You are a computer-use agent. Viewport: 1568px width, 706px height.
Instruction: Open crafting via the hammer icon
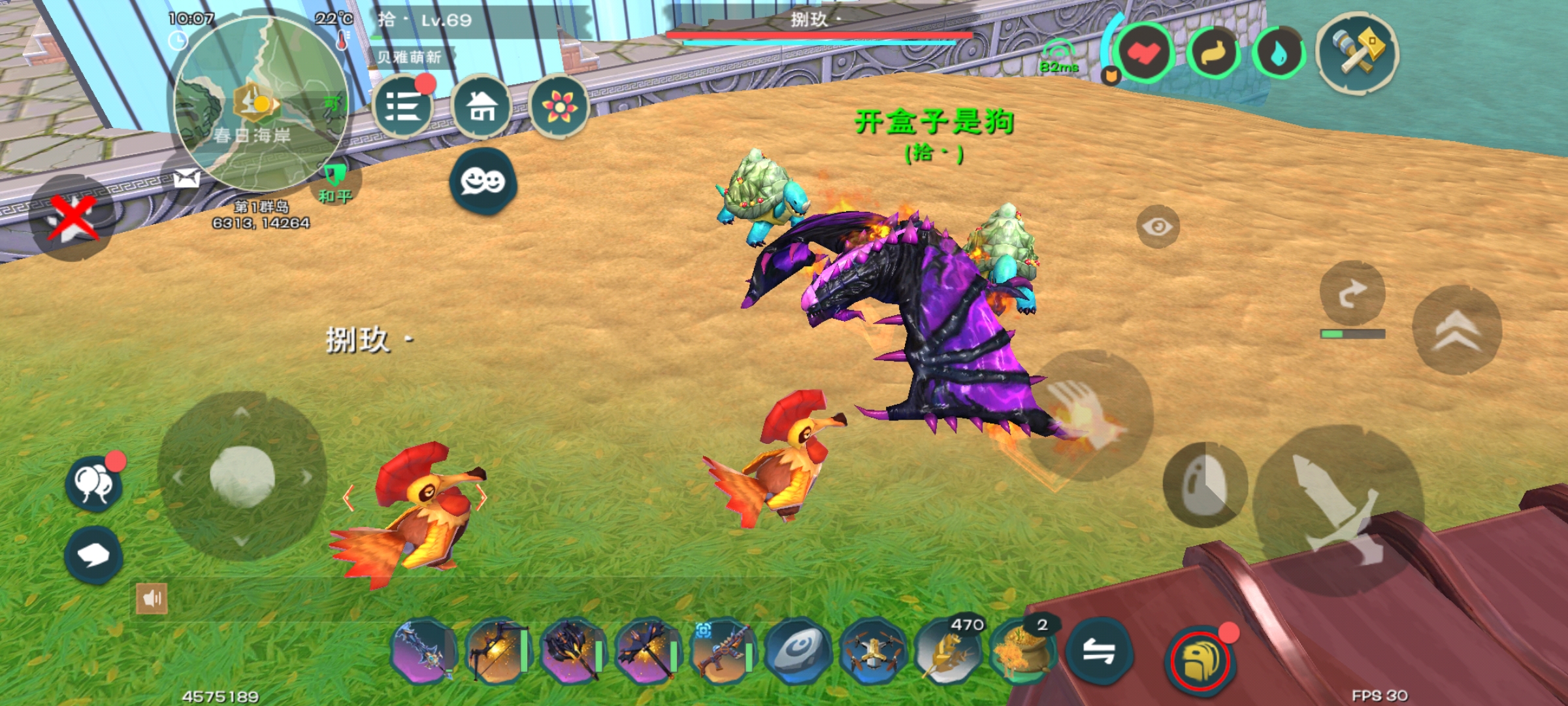(x=1360, y=51)
